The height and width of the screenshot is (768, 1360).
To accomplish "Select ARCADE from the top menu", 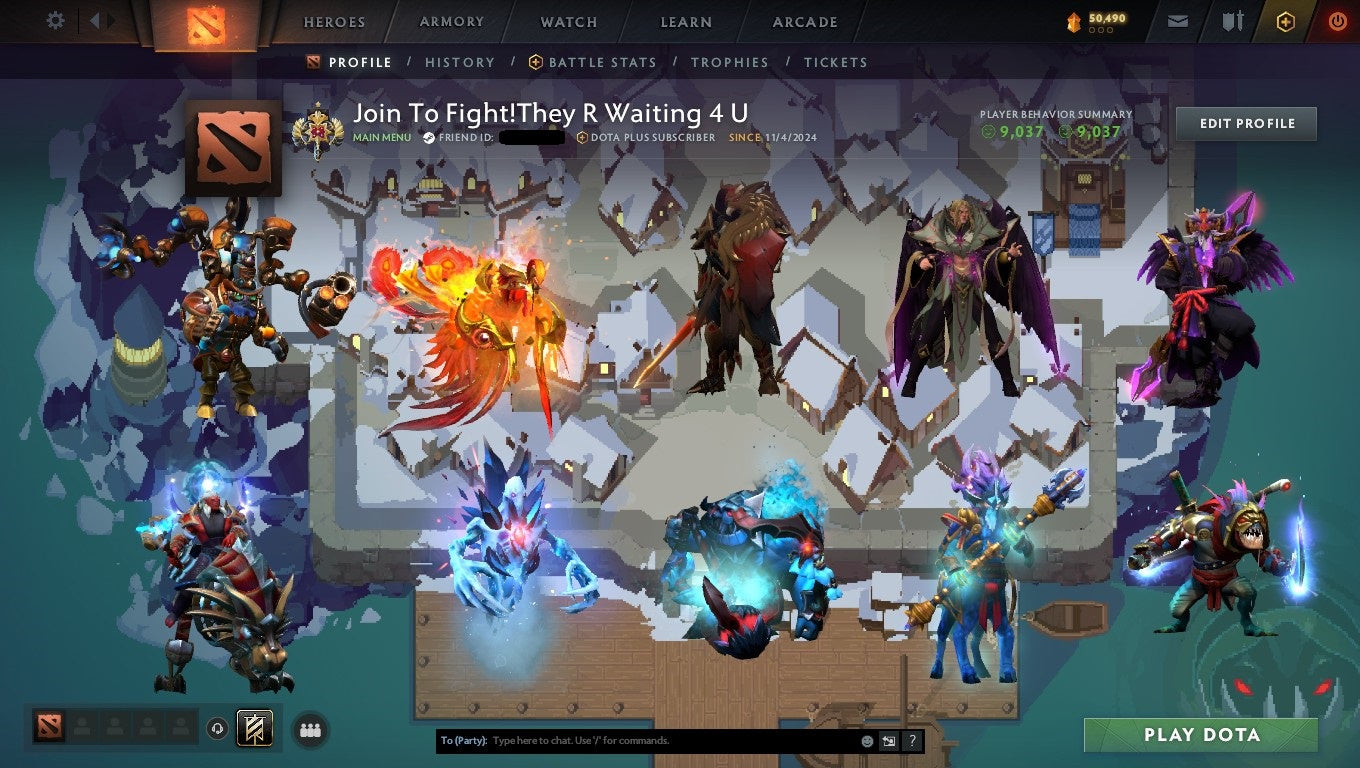I will pos(804,21).
